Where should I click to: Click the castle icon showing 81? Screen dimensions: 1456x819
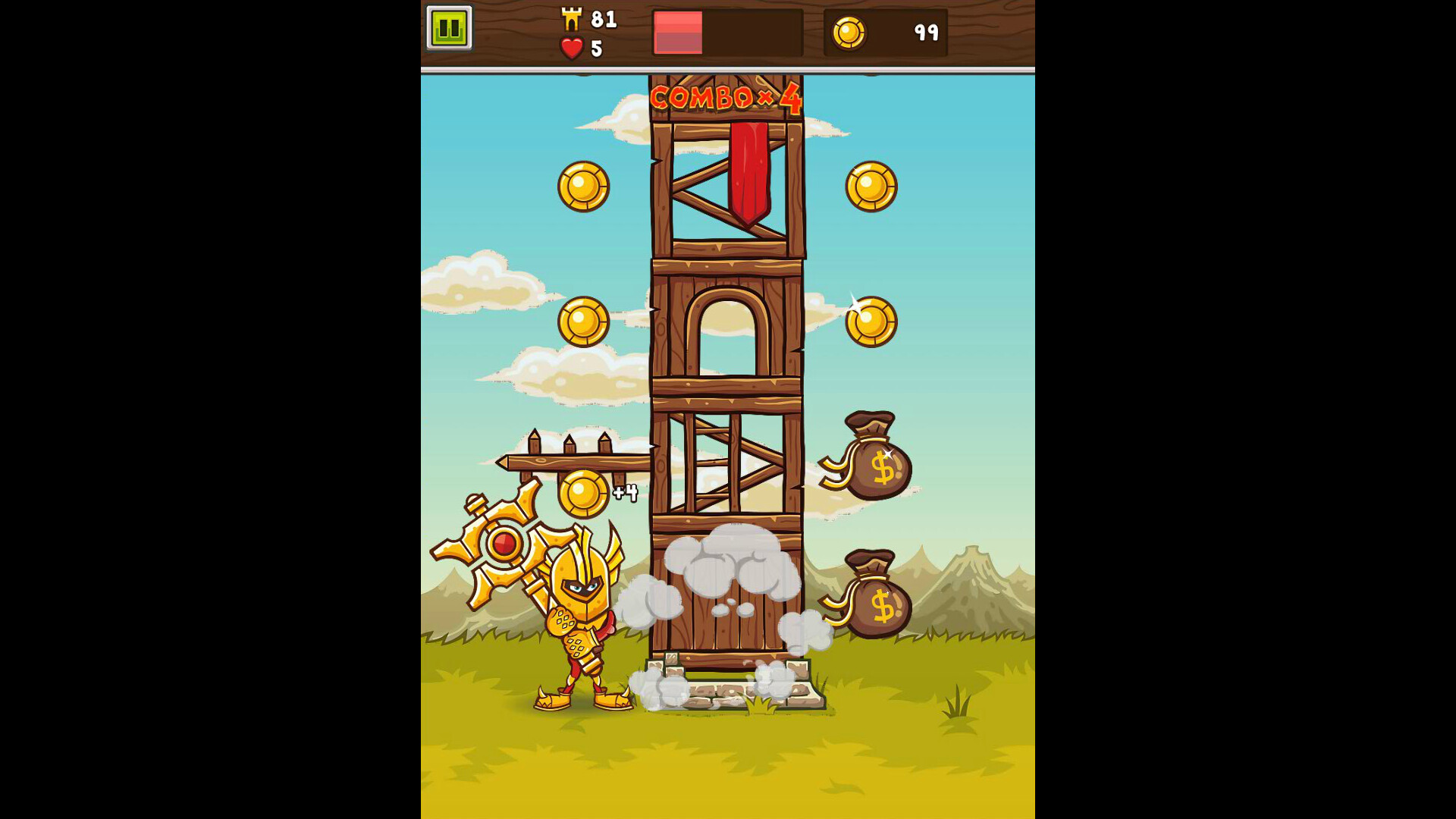572,20
